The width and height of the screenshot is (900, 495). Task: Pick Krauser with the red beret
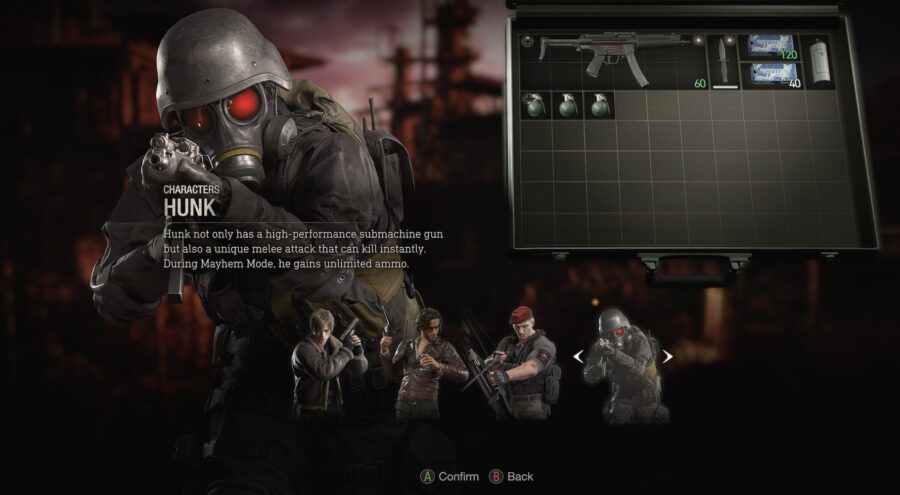tap(522, 358)
